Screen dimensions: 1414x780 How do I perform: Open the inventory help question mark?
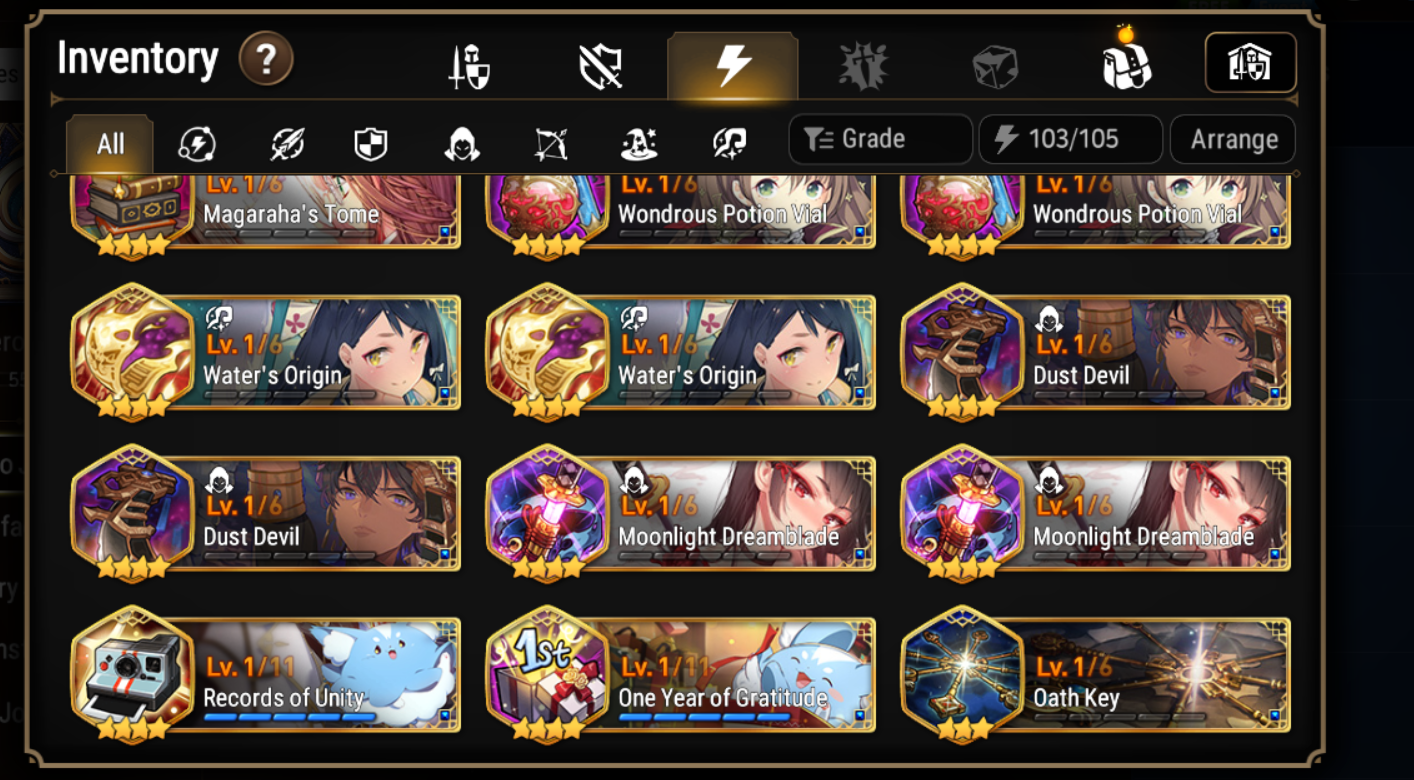[x=264, y=60]
